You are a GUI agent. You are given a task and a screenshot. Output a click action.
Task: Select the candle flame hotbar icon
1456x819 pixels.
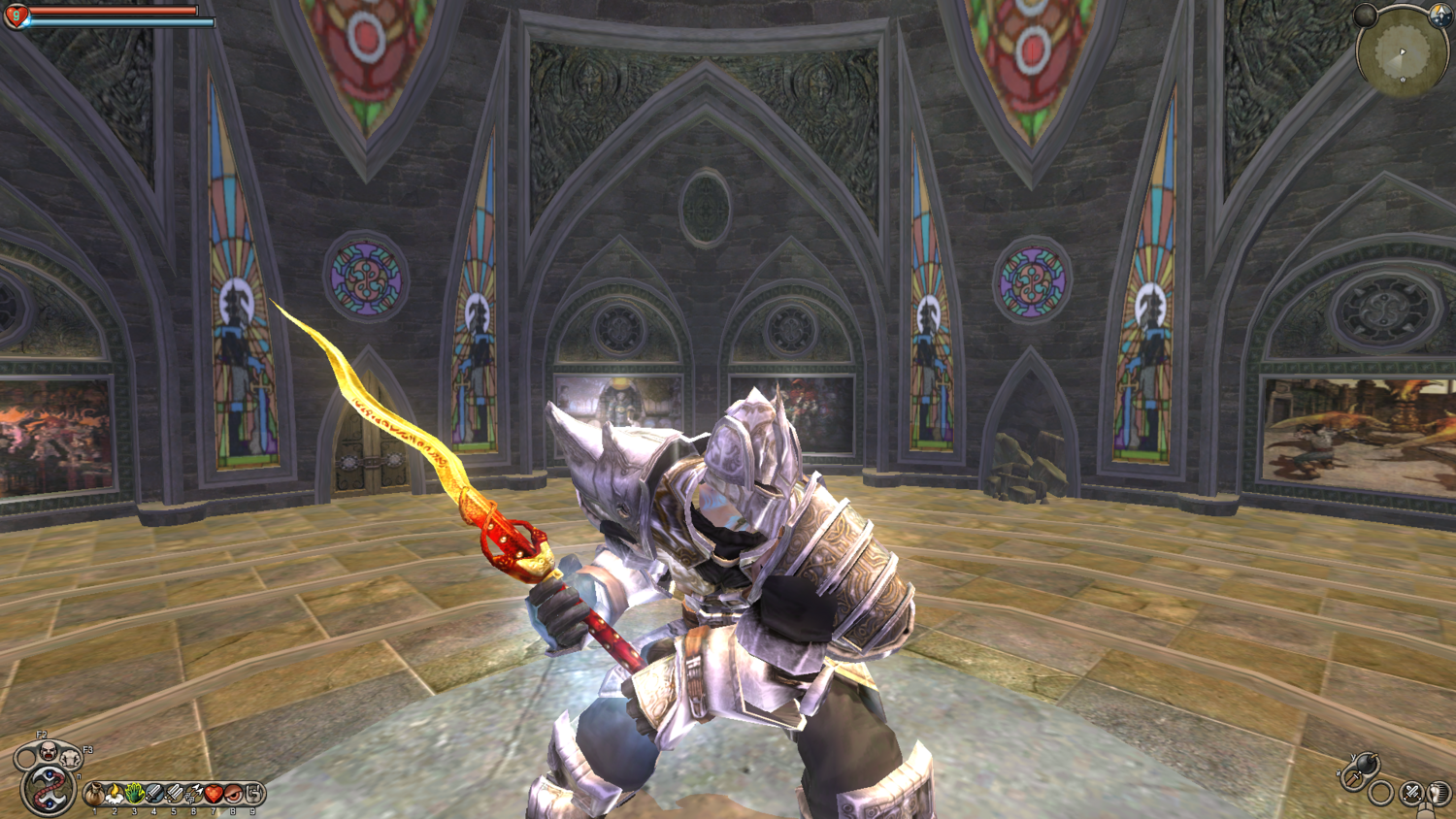tap(115, 795)
